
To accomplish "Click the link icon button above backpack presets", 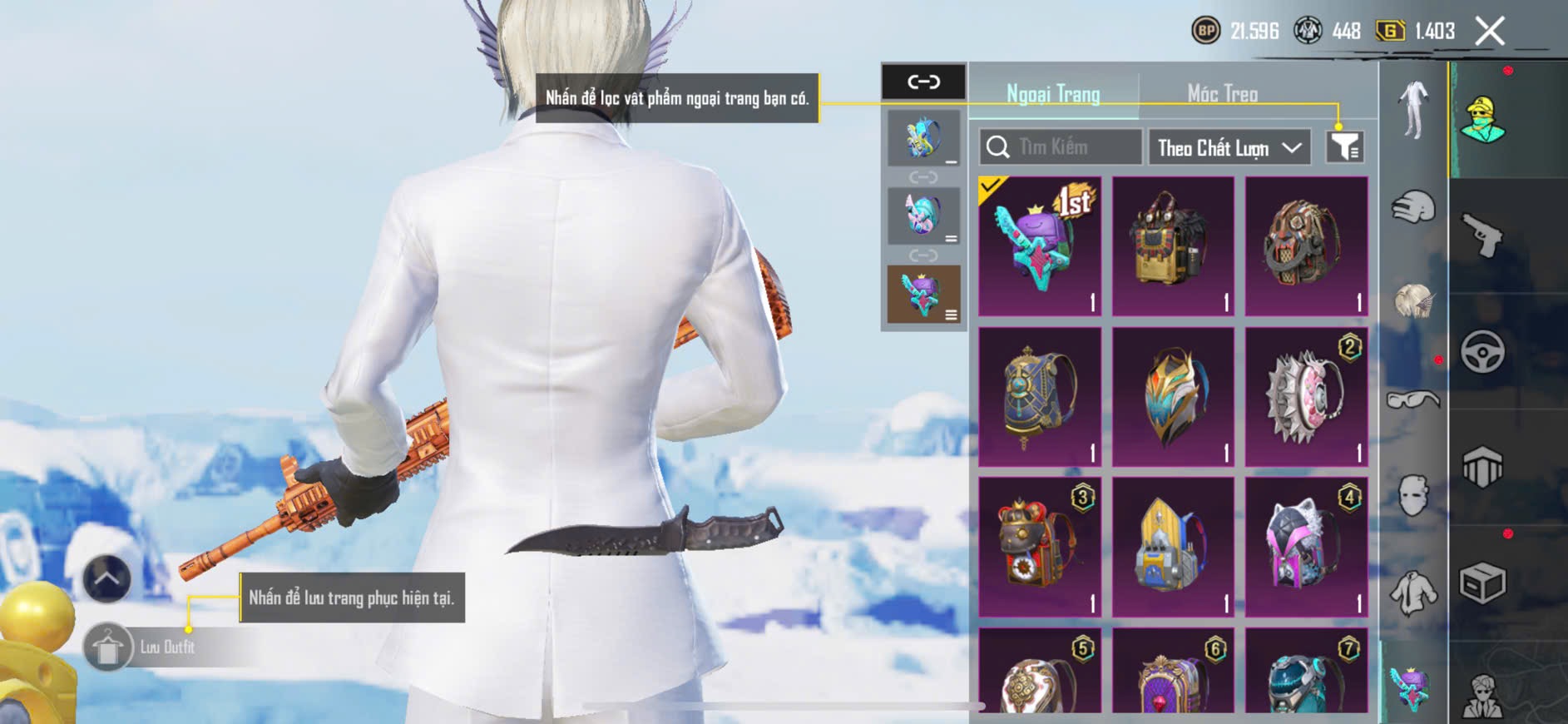I will 923,82.
